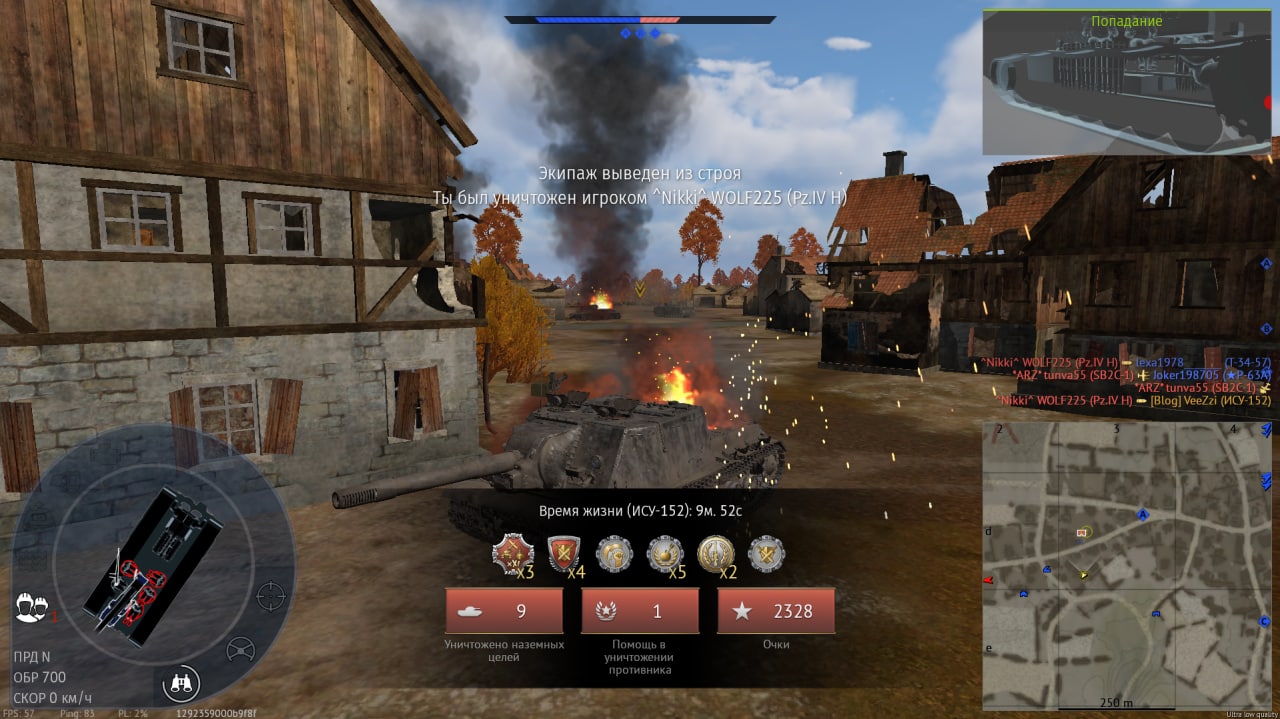The image size is (1280, 719).
Task: Select capture point A marker on minimap
Action: 1142,515
